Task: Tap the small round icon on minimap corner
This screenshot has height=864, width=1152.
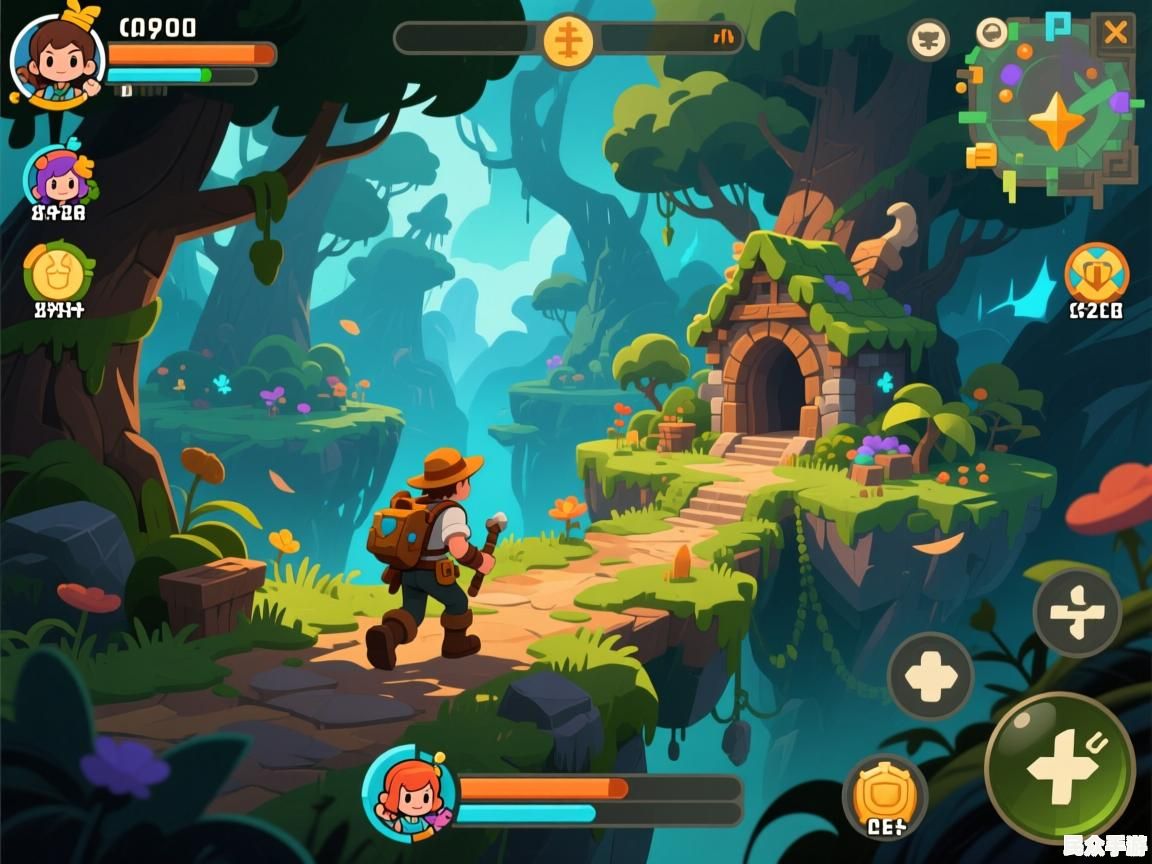Action: 991,31
